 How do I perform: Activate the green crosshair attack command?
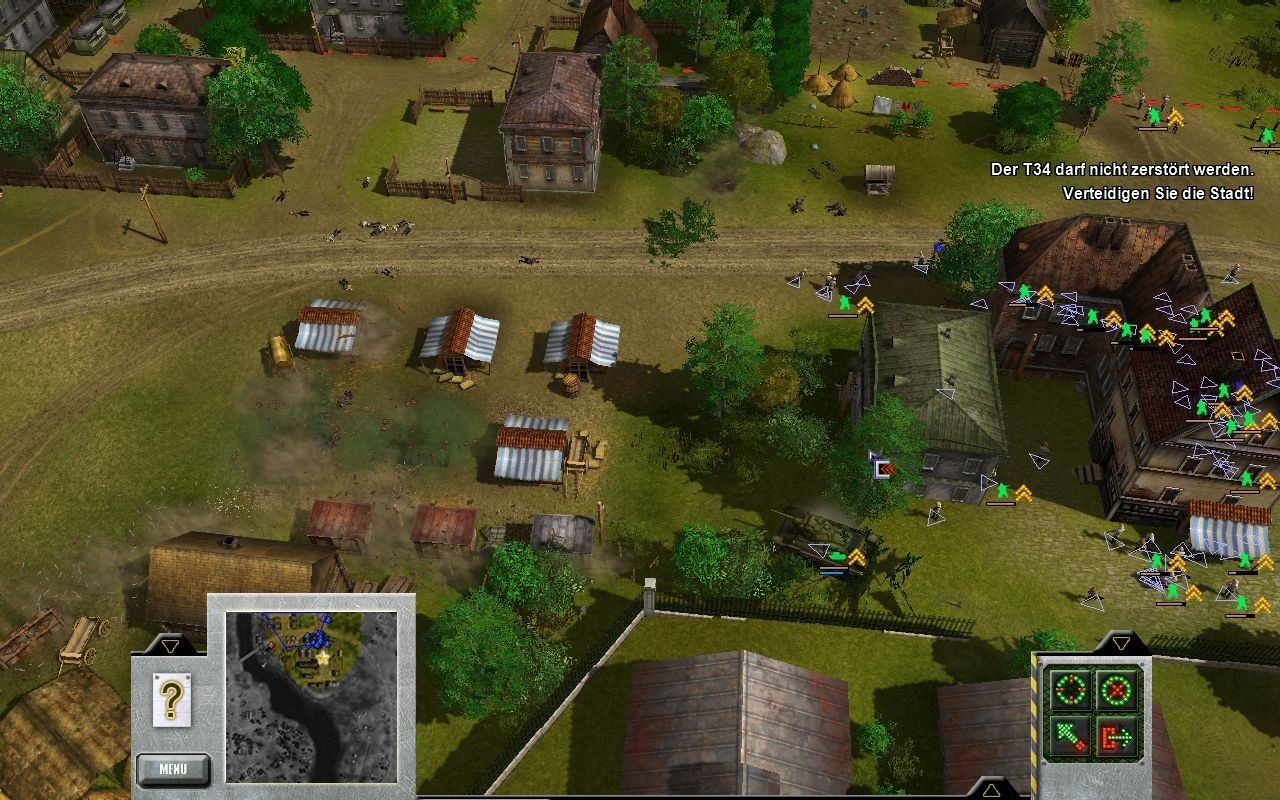1068,689
